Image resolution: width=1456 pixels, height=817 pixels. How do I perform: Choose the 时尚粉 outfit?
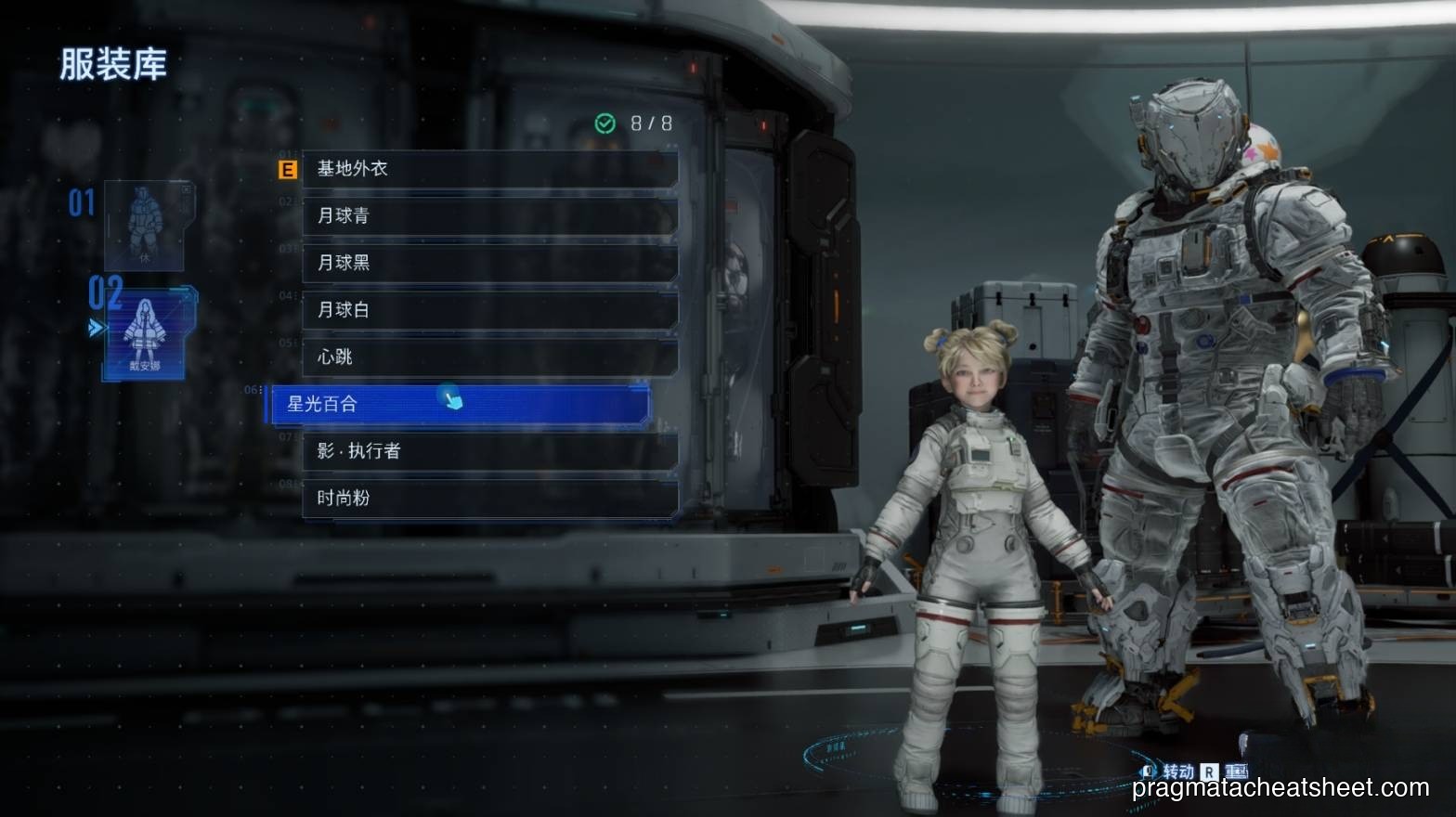coord(489,499)
